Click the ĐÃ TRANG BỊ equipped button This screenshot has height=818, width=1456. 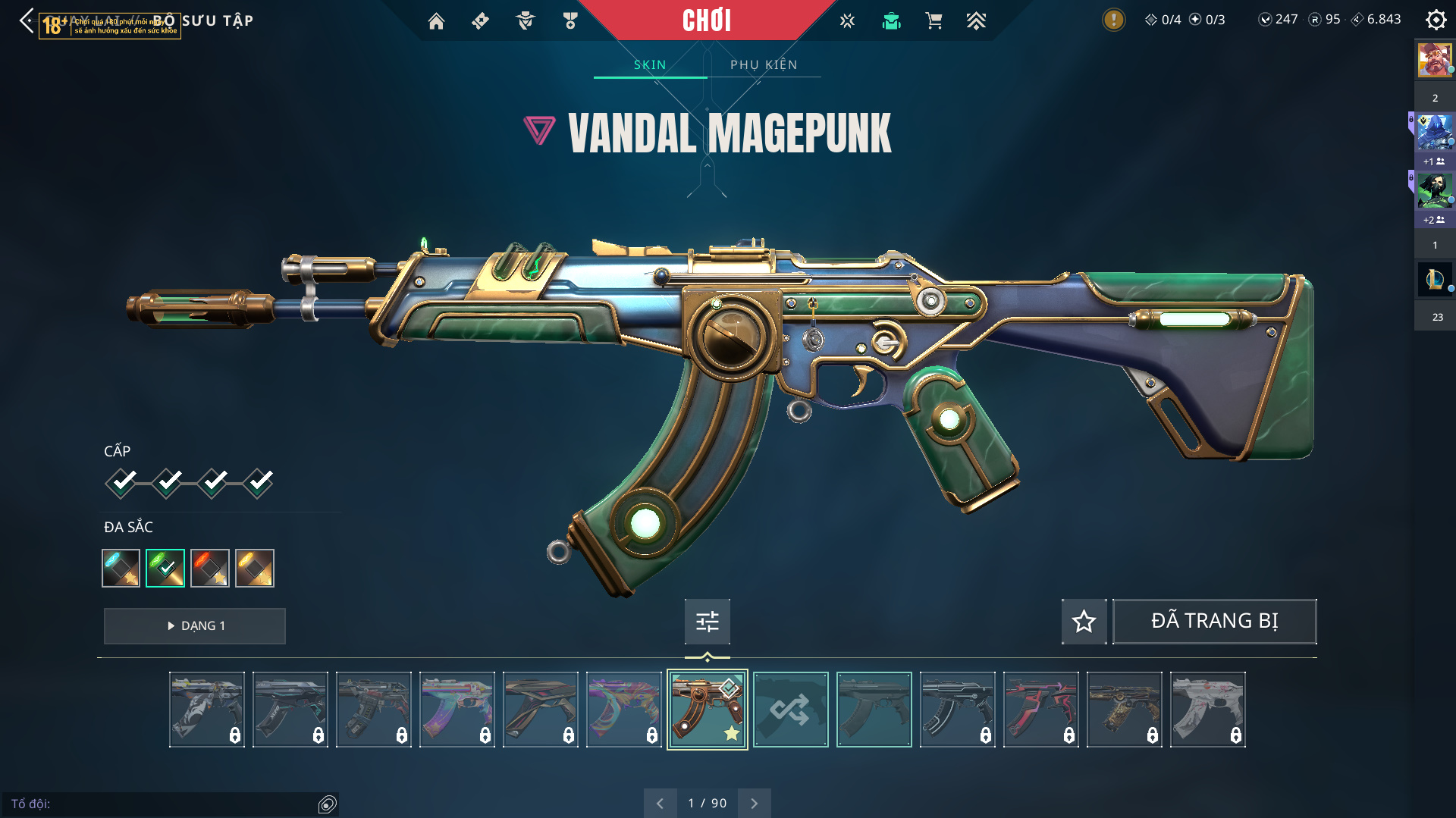1214,622
